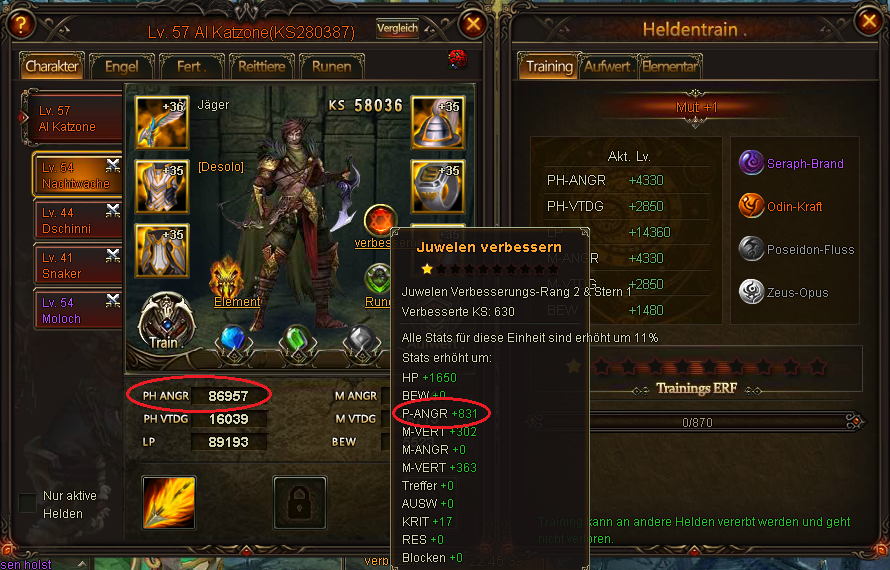Select the Reittiere tab
The width and height of the screenshot is (890, 570).
[261, 67]
